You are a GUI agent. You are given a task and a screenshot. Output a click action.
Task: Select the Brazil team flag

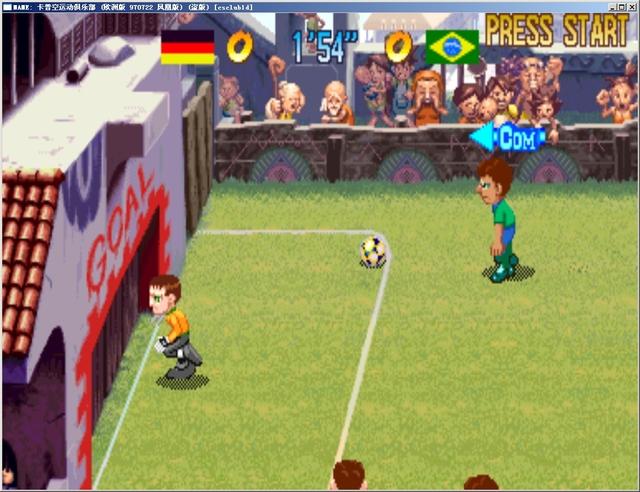pyautogui.click(x=452, y=46)
